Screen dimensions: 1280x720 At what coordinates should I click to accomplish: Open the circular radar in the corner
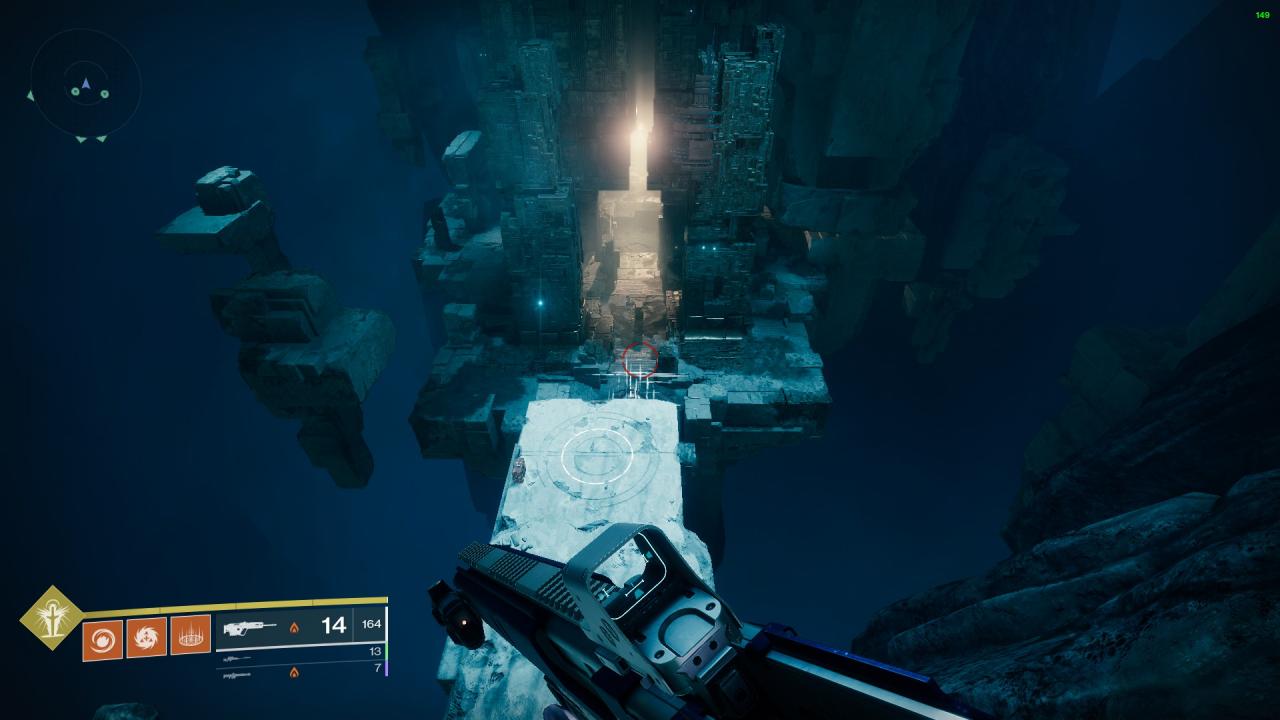85,85
